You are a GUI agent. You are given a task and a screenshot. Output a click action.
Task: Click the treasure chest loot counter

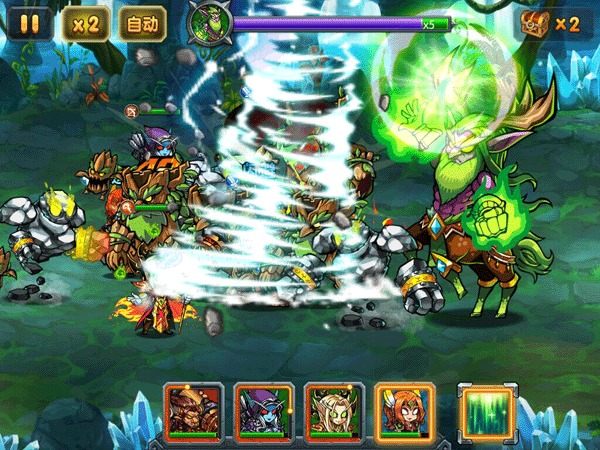pos(549,23)
